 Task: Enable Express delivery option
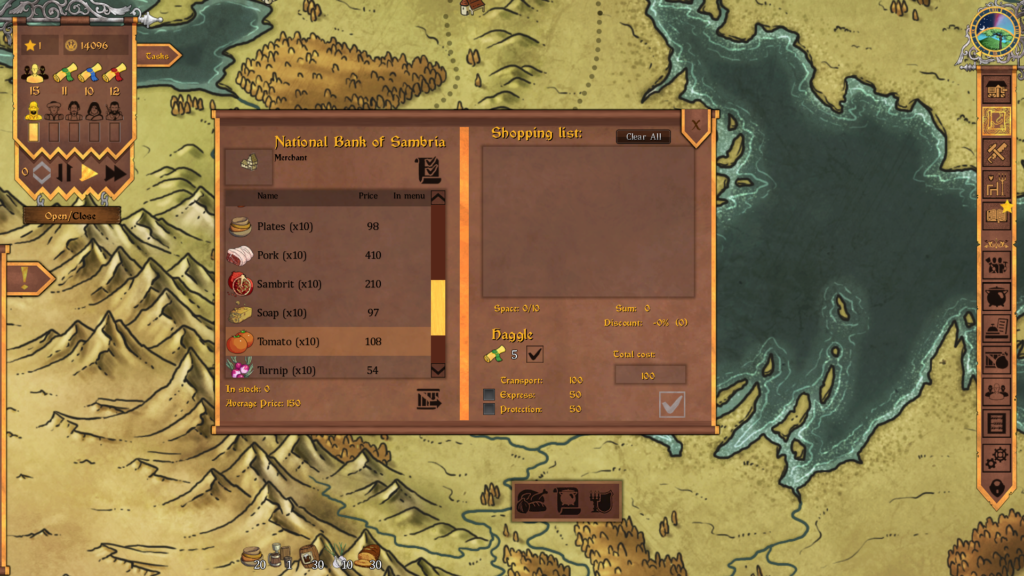pyautogui.click(x=489, y=395)
